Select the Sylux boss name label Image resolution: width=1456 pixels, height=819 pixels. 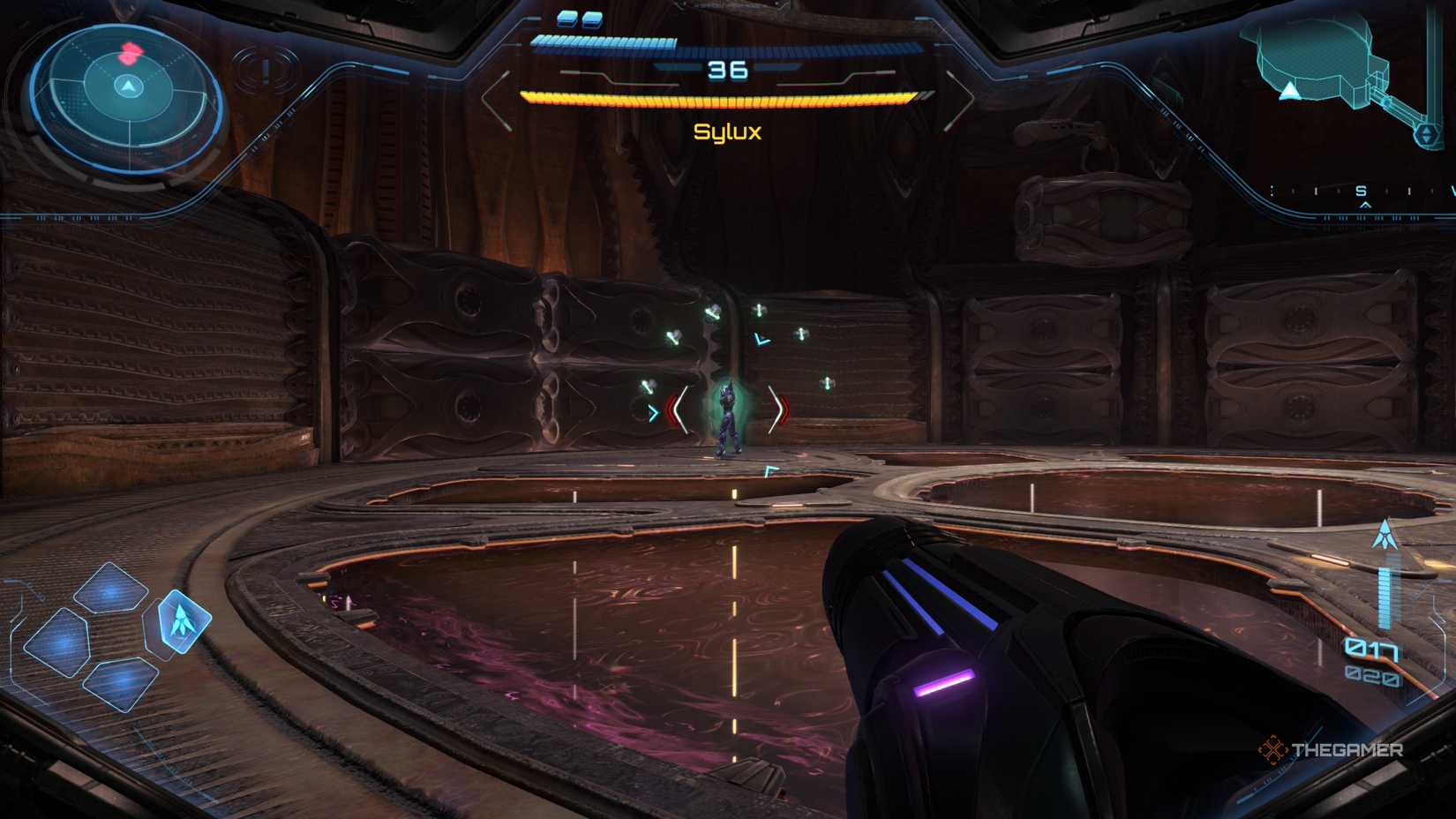729,131
